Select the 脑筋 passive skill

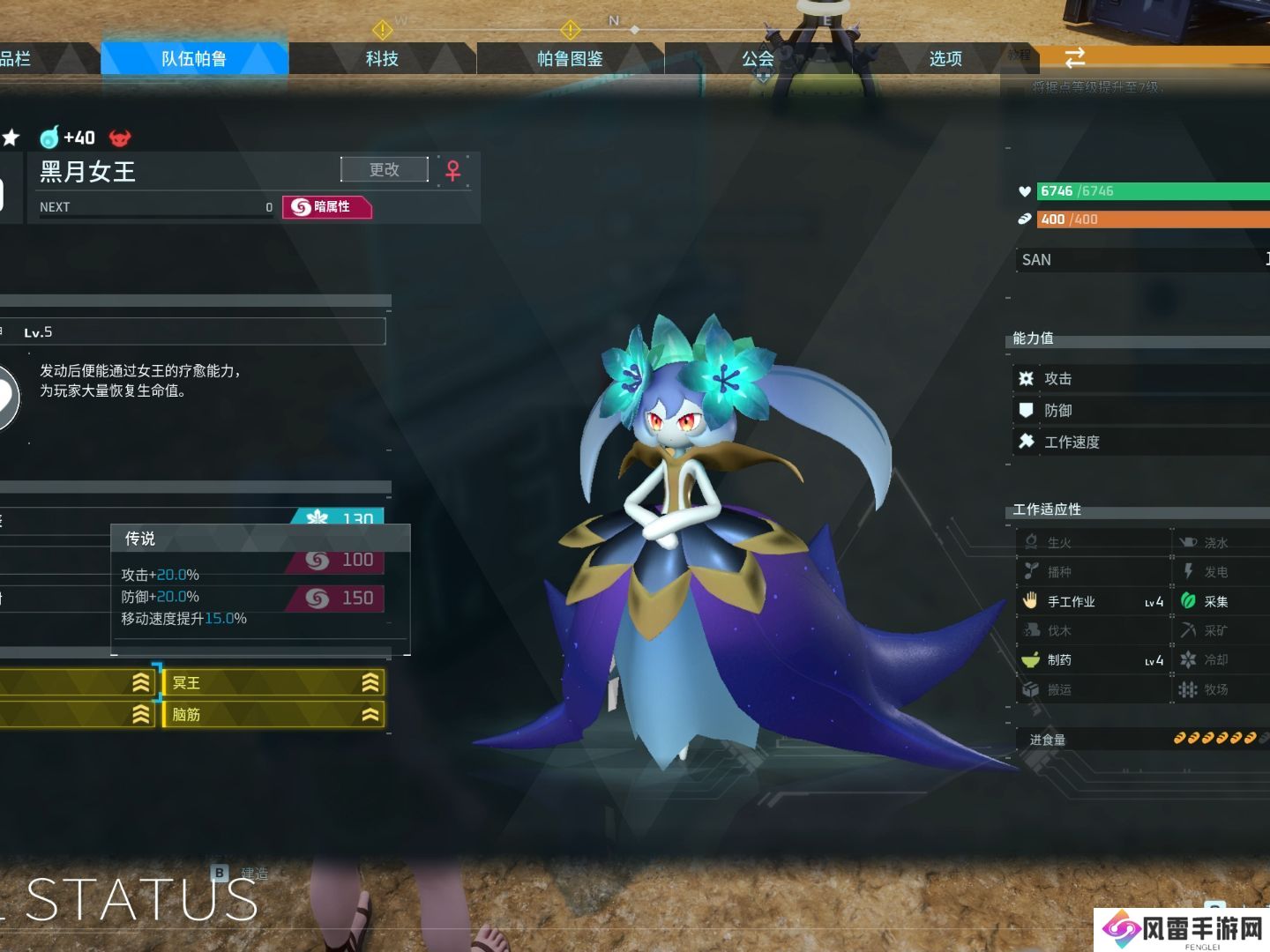(273, 714)
